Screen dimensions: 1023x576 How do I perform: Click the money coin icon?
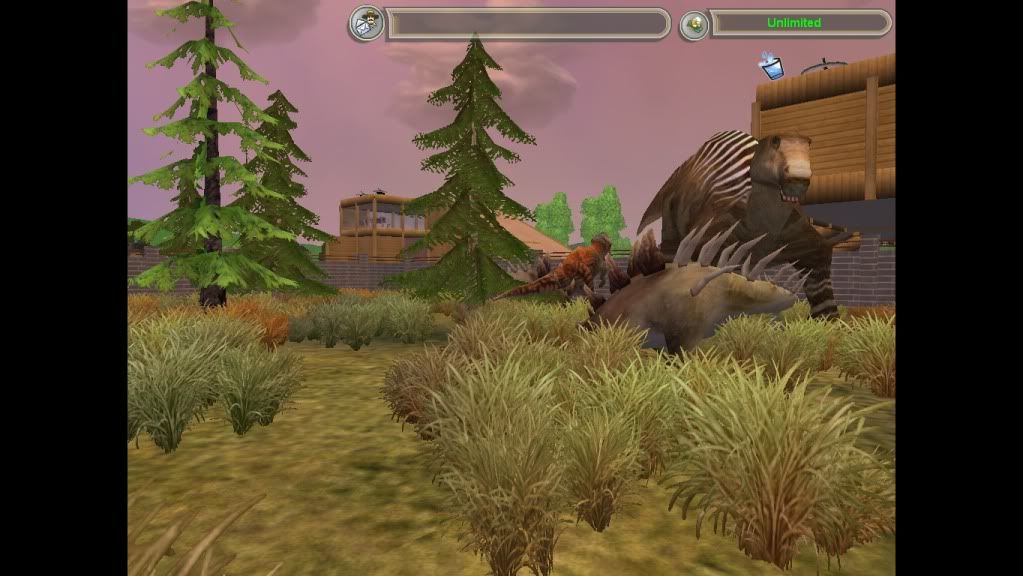[x=693, y=24]
